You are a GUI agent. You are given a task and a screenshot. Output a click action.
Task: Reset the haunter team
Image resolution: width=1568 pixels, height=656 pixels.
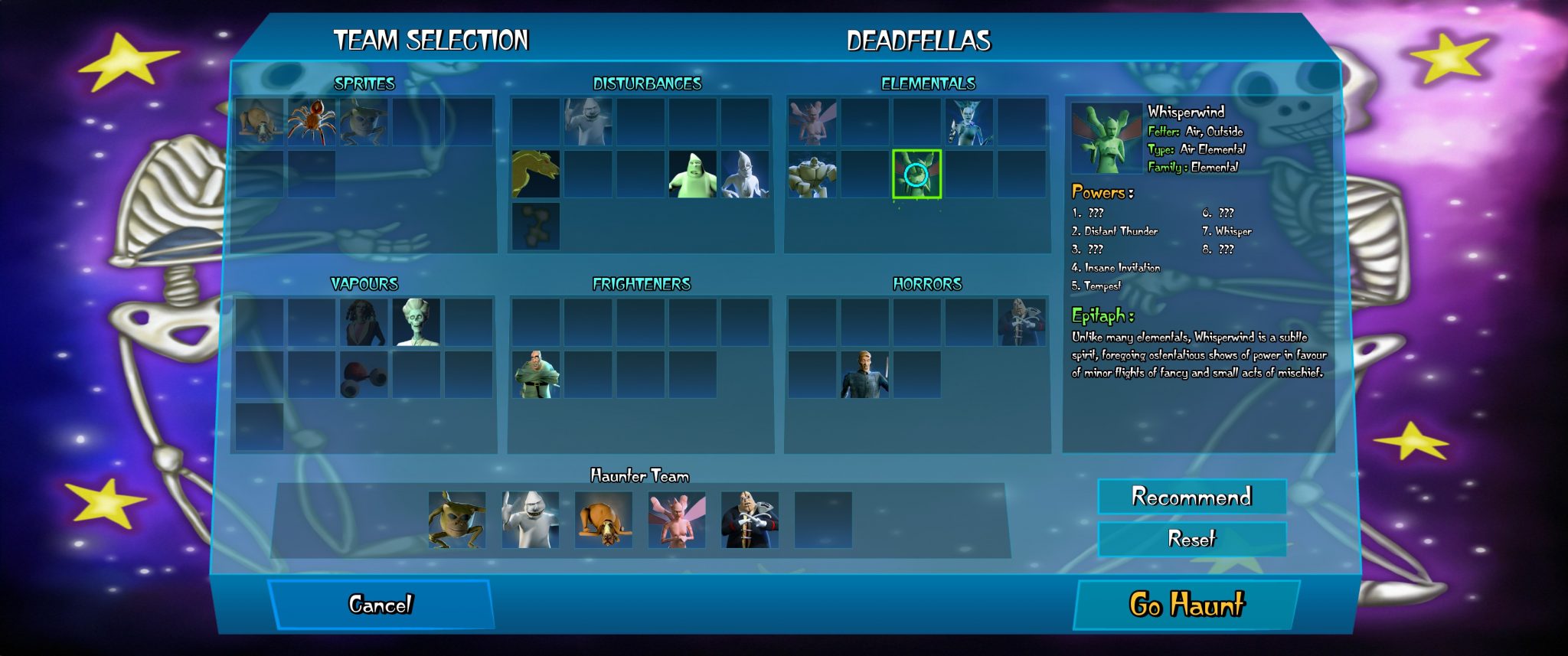(x=1191, y=539)
